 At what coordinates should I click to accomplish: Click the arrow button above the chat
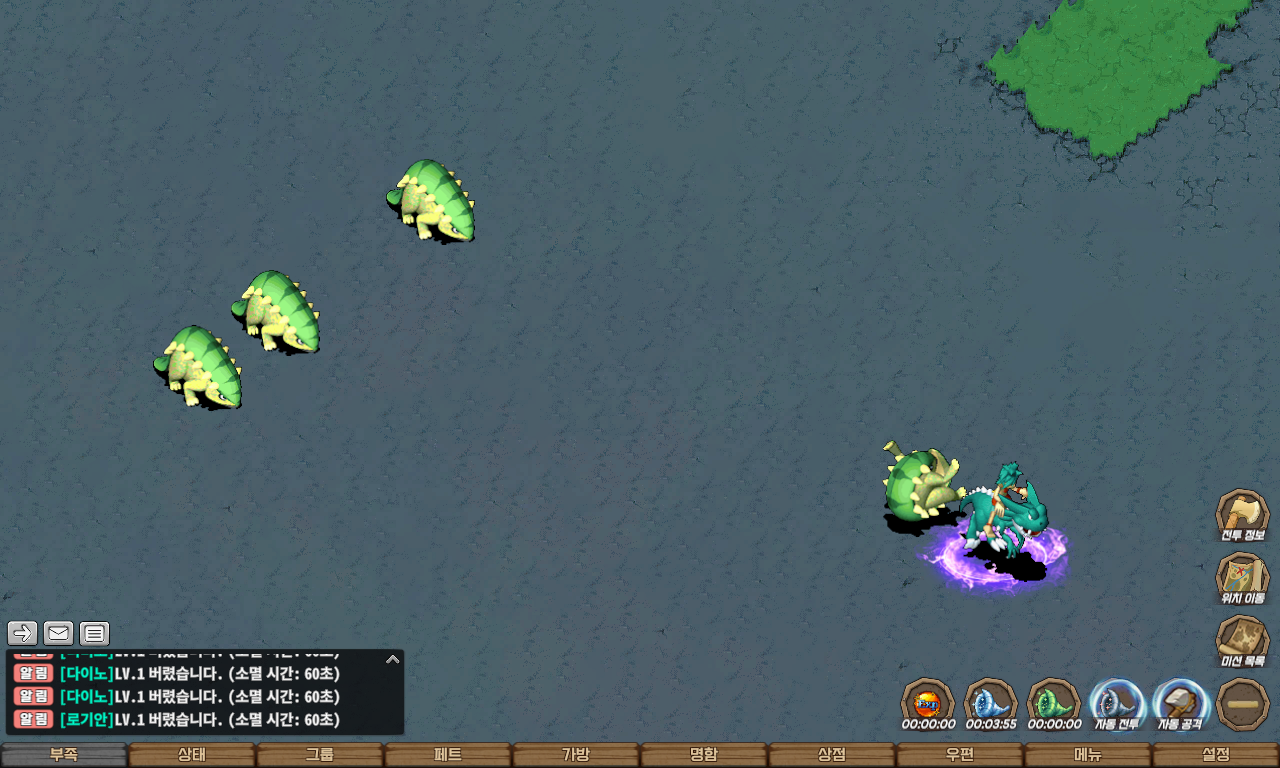(23, 633)
